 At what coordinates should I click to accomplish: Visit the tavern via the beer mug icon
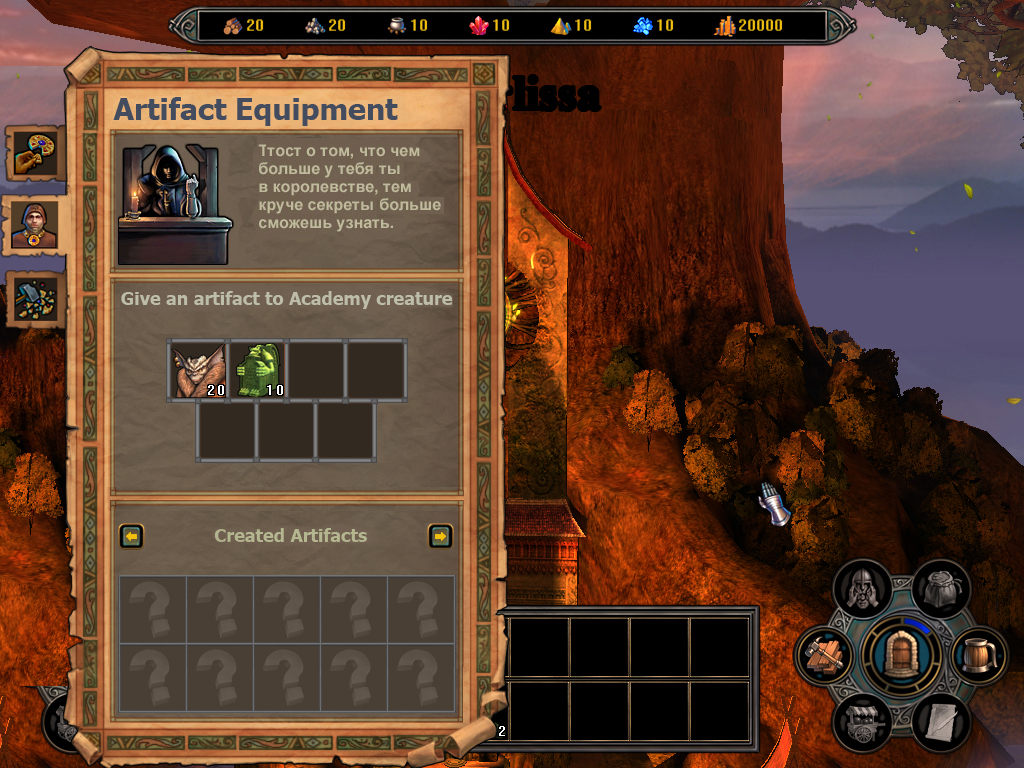click(x=978, y=656)
